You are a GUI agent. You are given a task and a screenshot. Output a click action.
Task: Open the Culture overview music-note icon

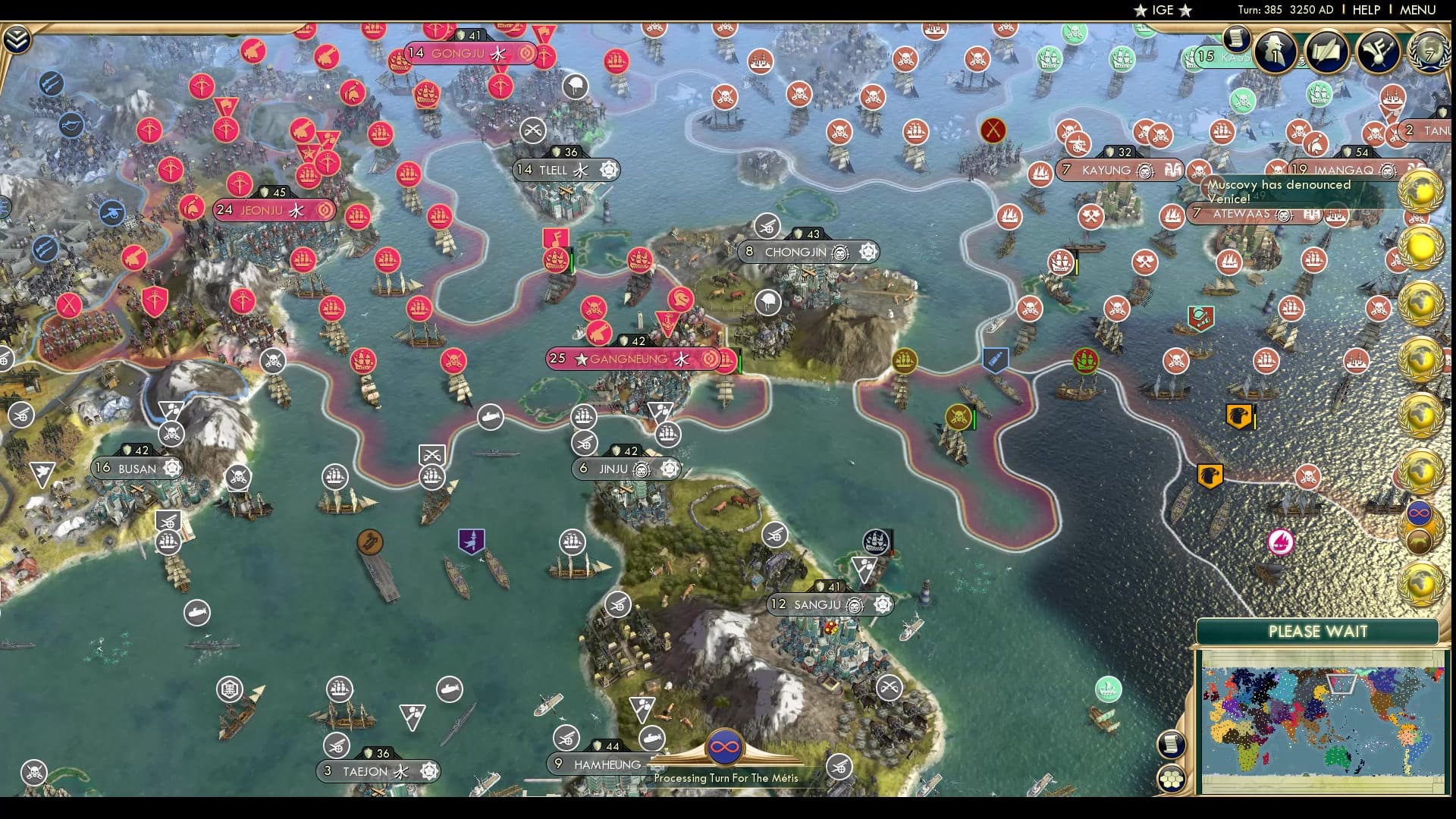pos(1379,52)
